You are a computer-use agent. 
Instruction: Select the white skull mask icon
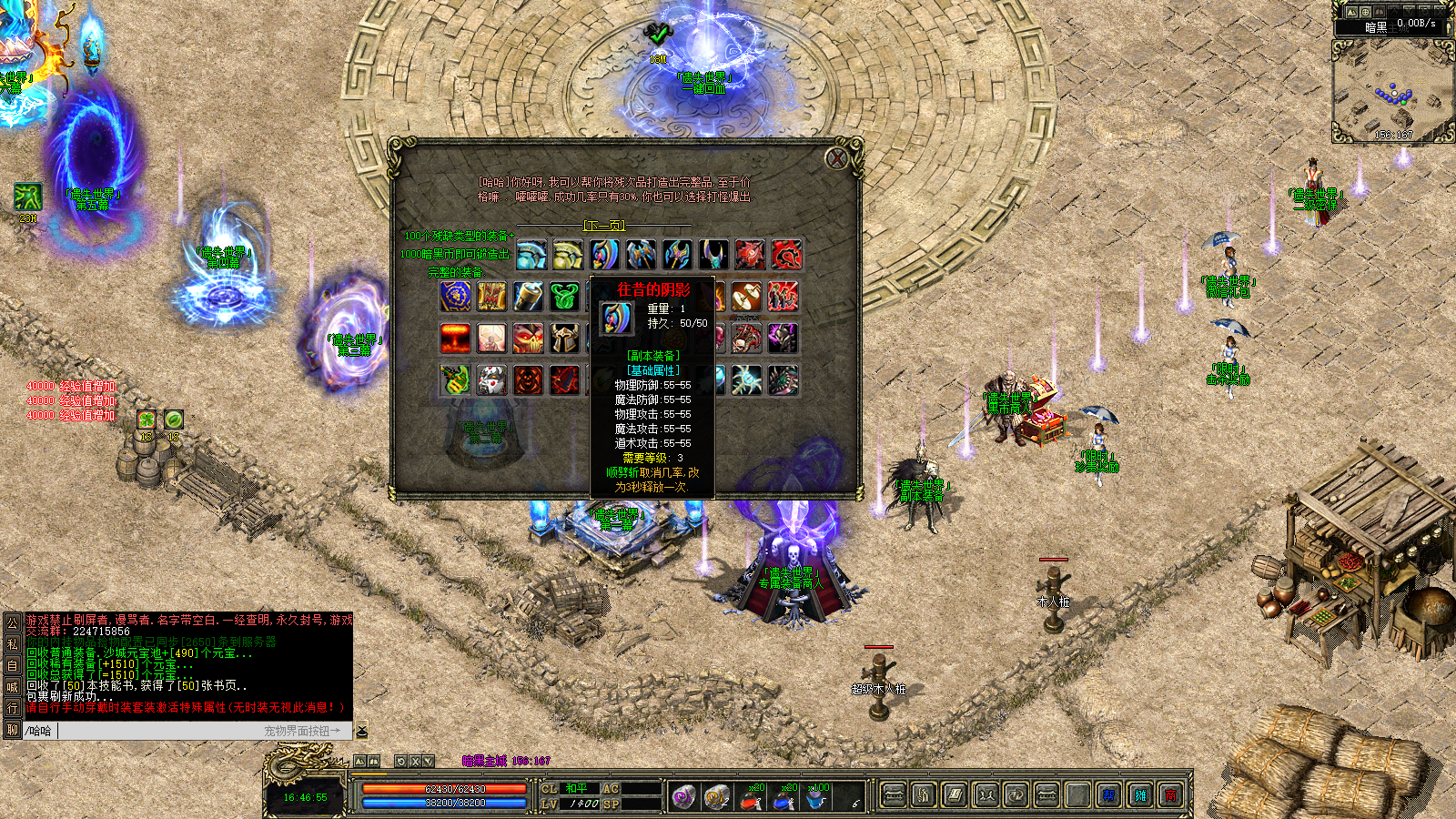tap(491, 379)
